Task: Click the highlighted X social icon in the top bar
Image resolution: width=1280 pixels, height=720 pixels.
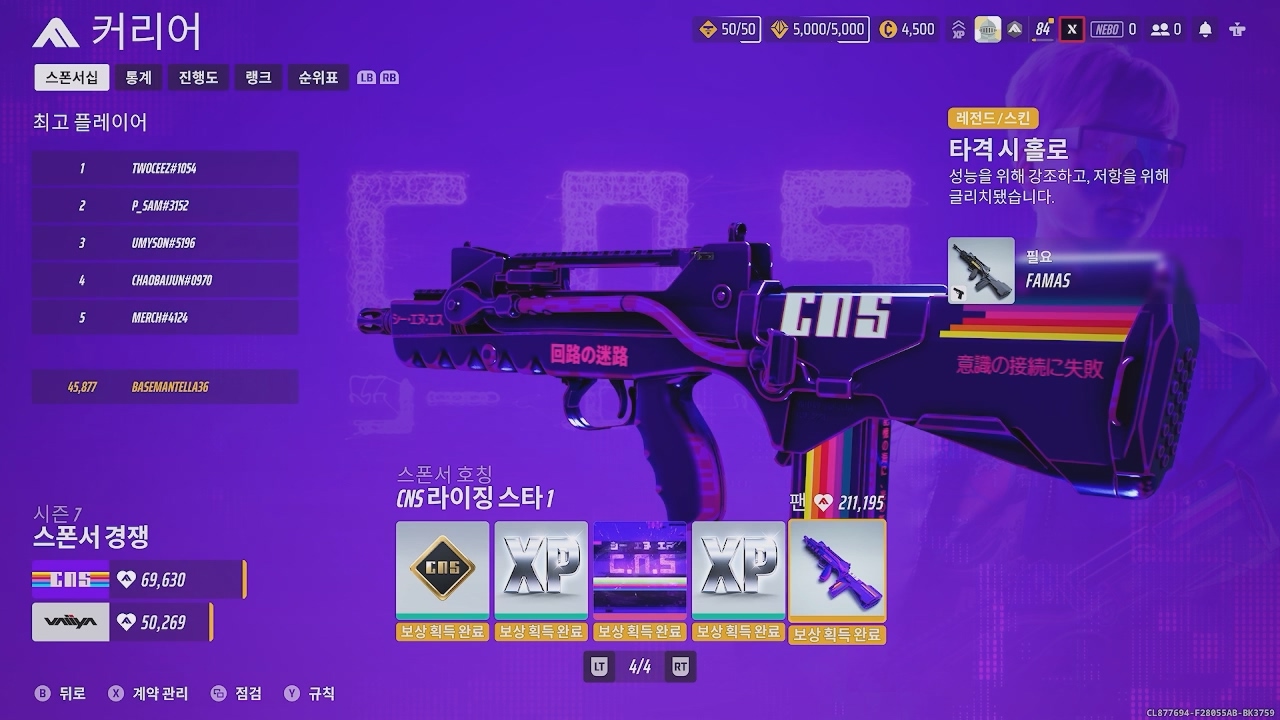Action: pyautogui.click(x=1072, y=29)
